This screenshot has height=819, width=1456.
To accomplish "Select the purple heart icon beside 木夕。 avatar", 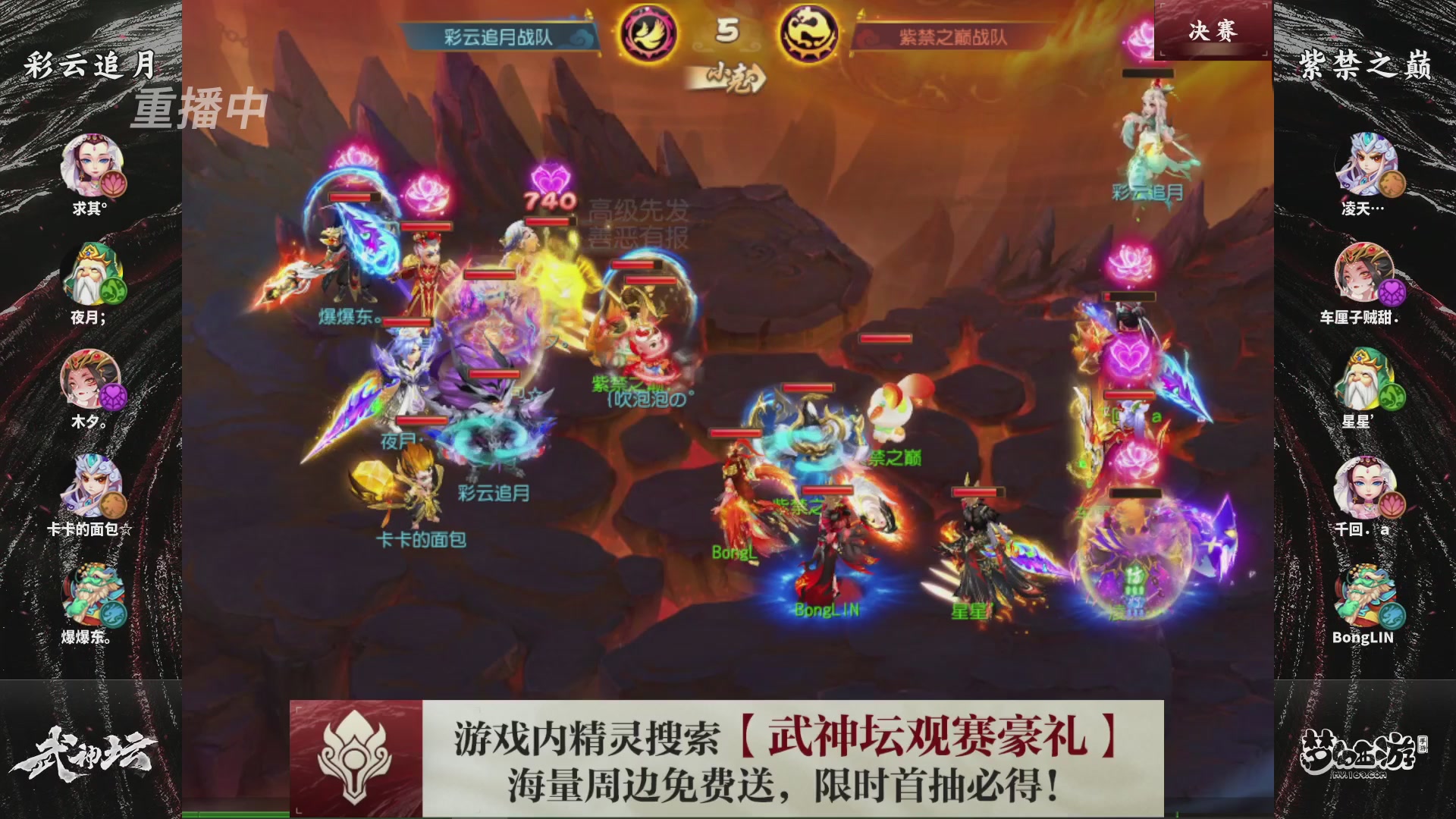I will click(x=115, y=397).
